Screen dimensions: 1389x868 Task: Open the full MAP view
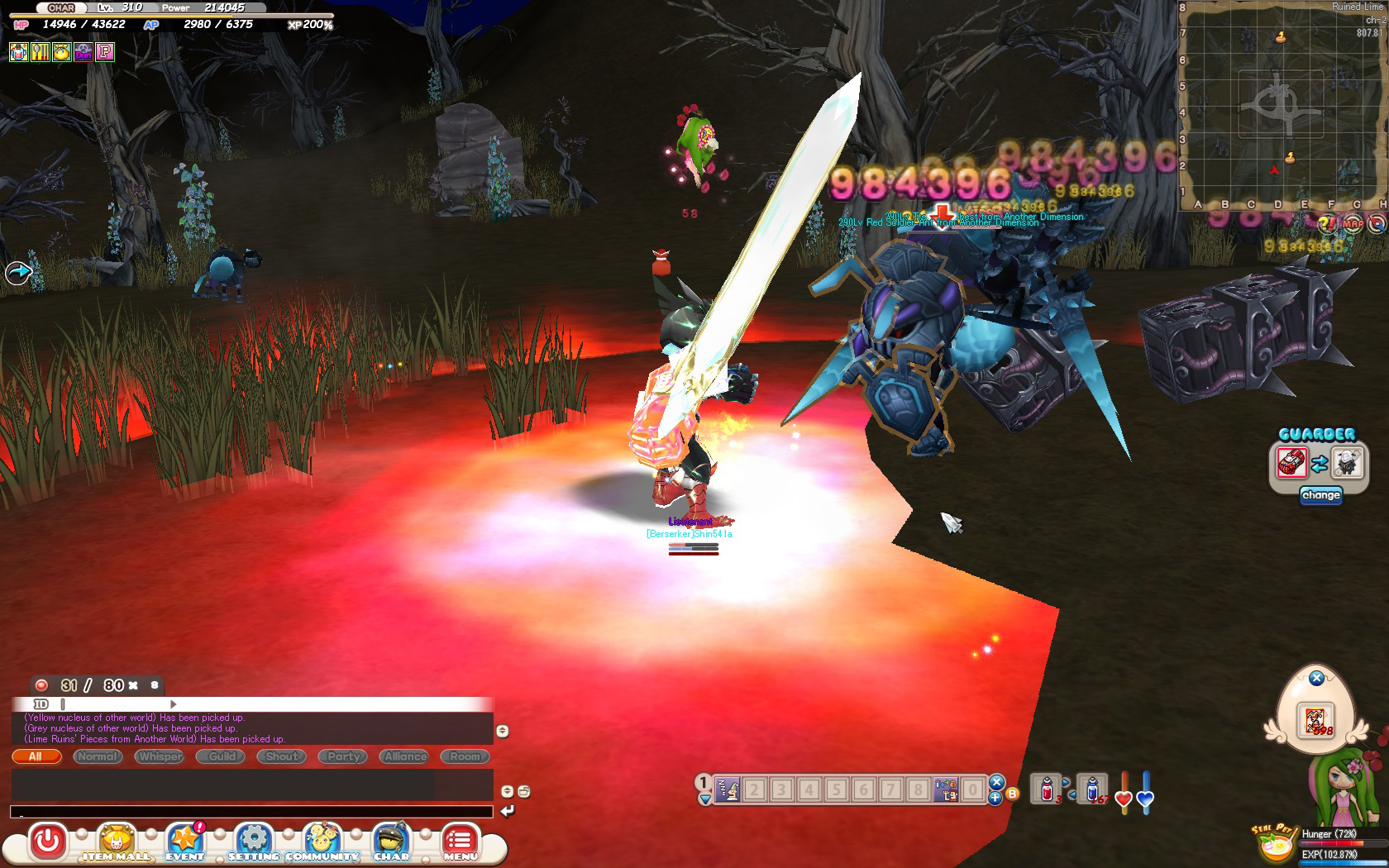click(x=1353, y=223)
